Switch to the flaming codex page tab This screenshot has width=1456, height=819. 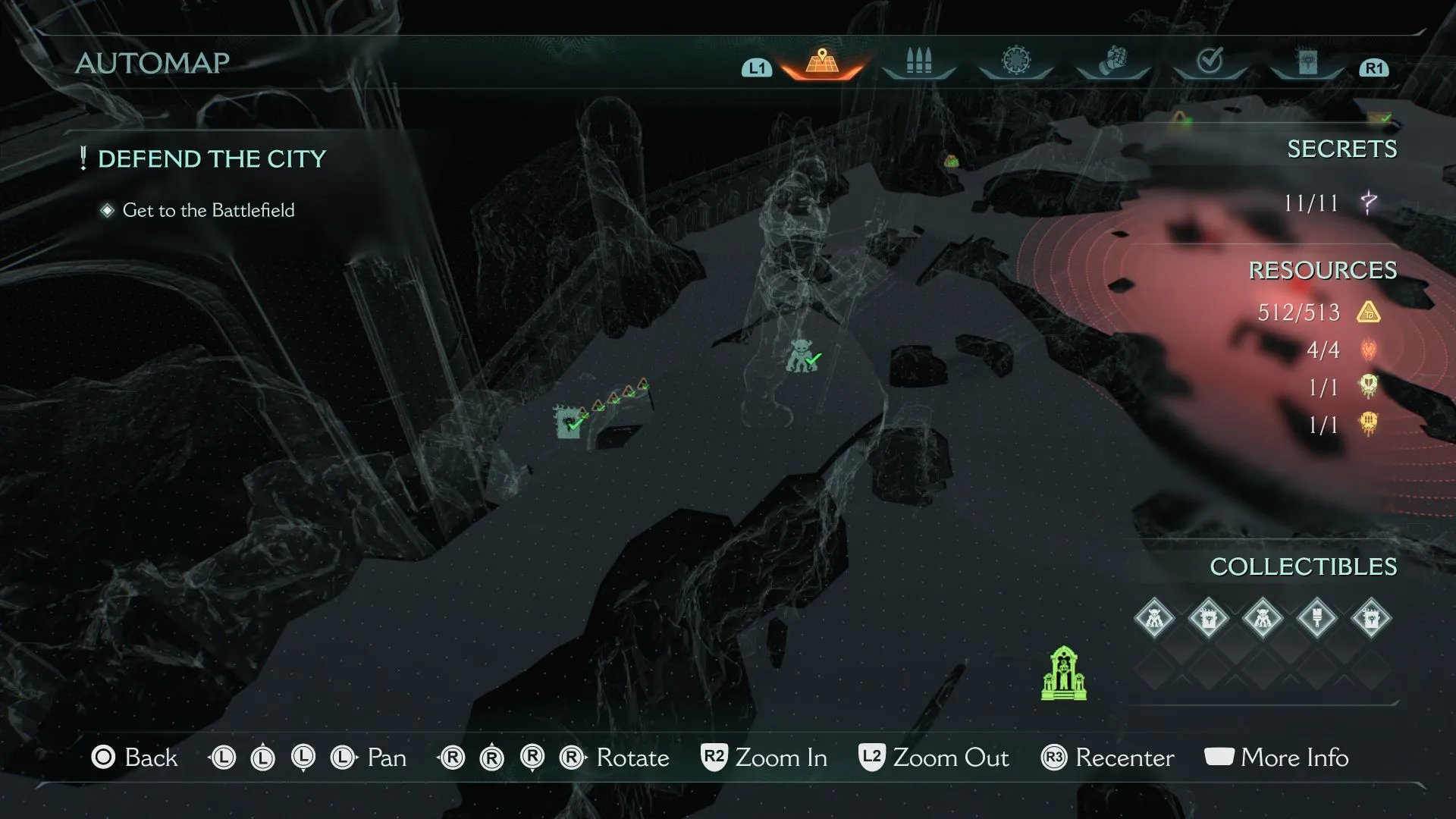pos(1307,61)
